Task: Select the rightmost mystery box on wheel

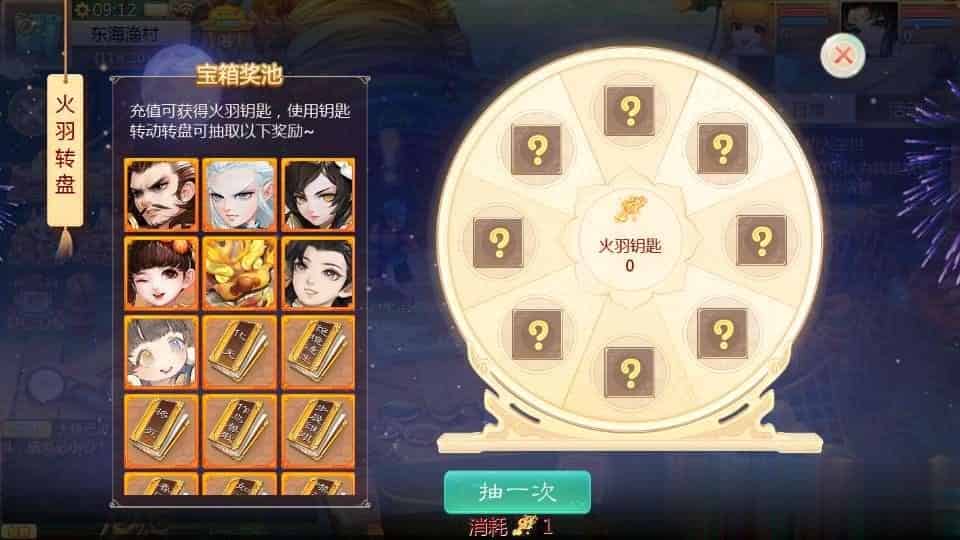Action: [x=762, y=240]
